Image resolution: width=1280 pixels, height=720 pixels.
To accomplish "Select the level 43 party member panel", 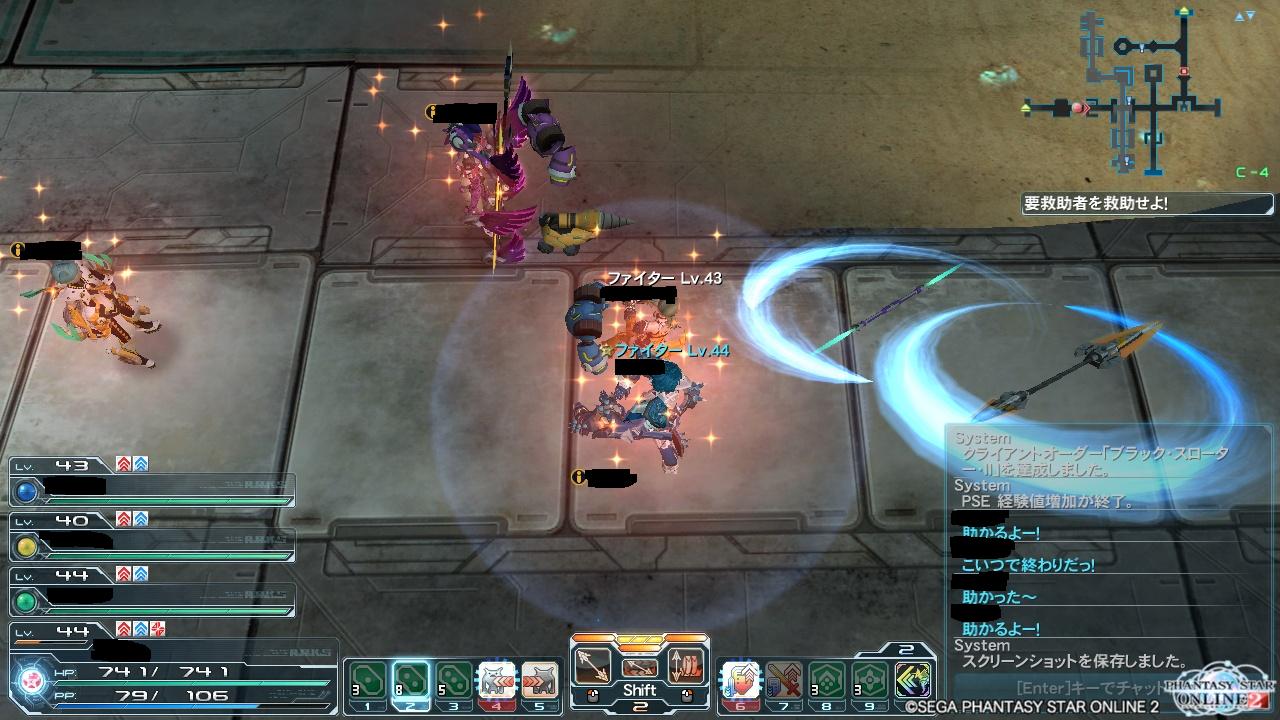I will pyautogui.click(x=152, y=482).
